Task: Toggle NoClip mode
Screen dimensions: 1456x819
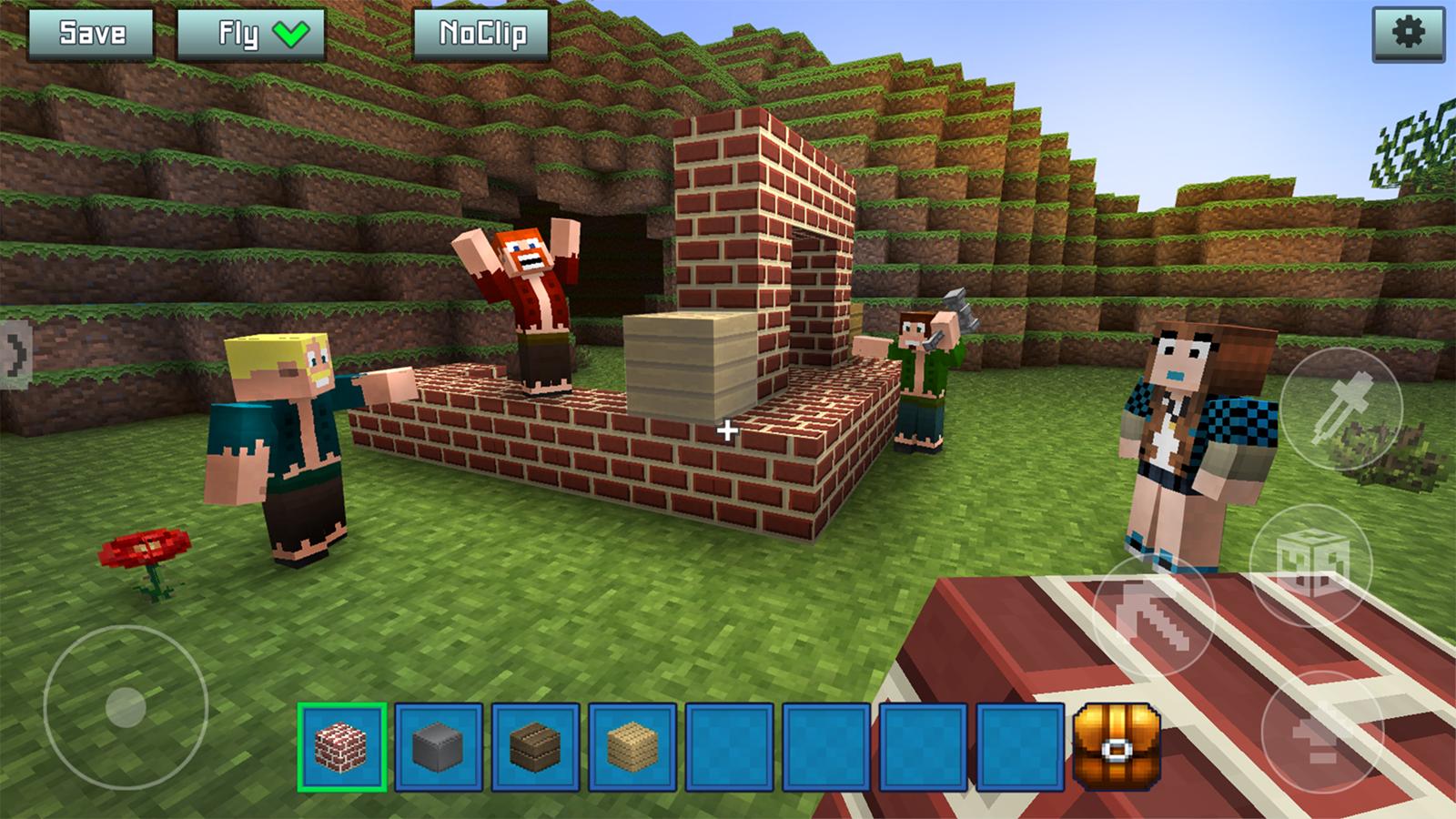Action: [x=482, y=34]
